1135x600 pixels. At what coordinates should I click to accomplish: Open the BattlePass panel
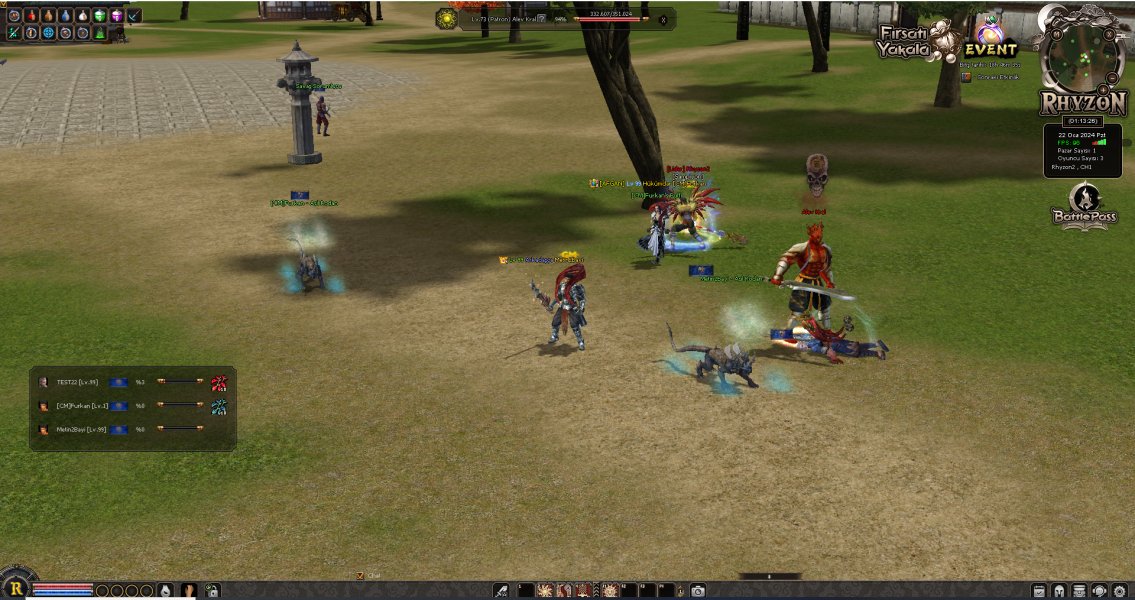pos(1084,206)
